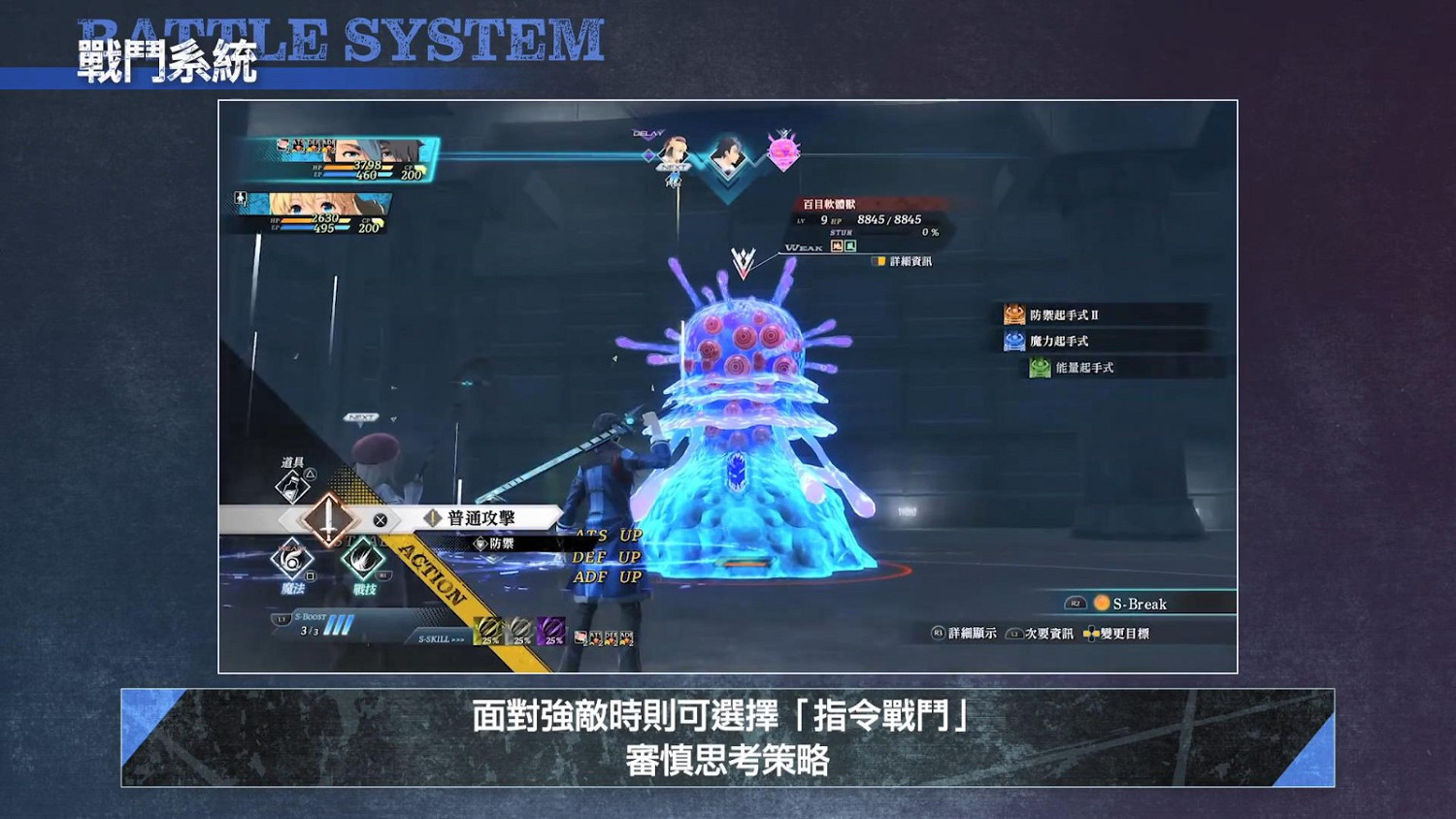Click the NEXT turn character portrait

pyautogui.click(x=673, y=150)
